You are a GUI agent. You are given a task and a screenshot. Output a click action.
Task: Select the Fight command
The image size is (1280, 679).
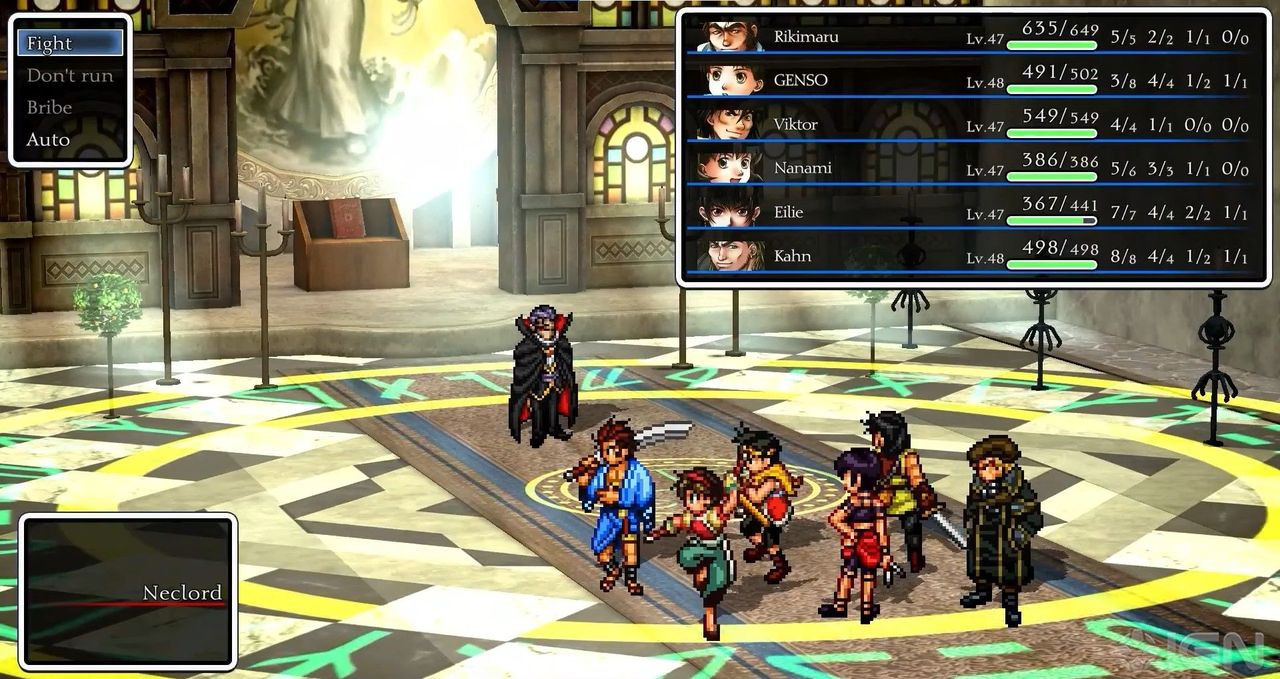pyautogui.click(x=70, y=43)
